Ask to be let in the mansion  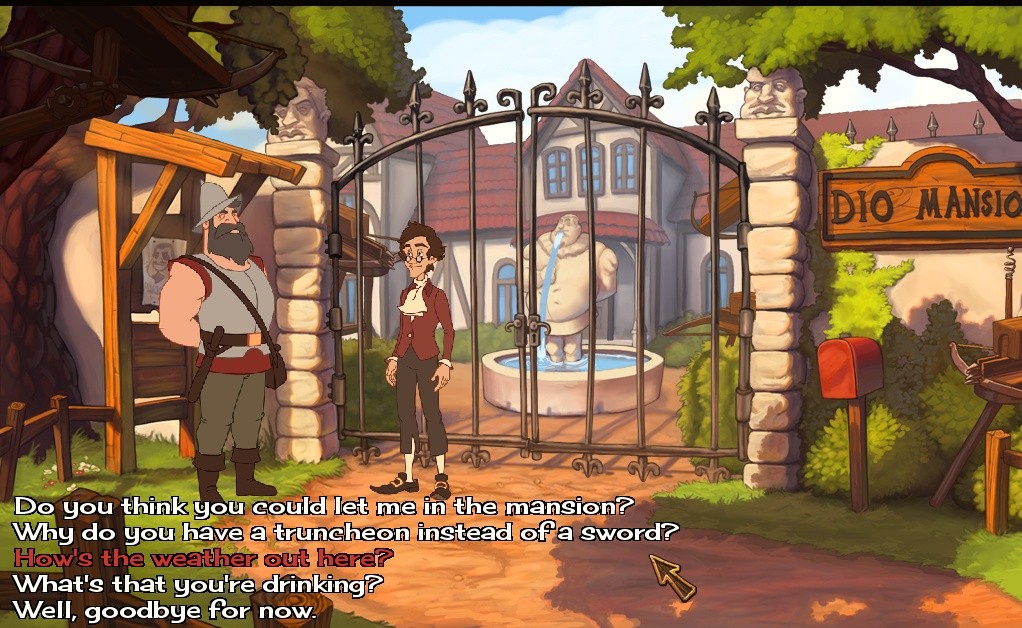[324, 506]
